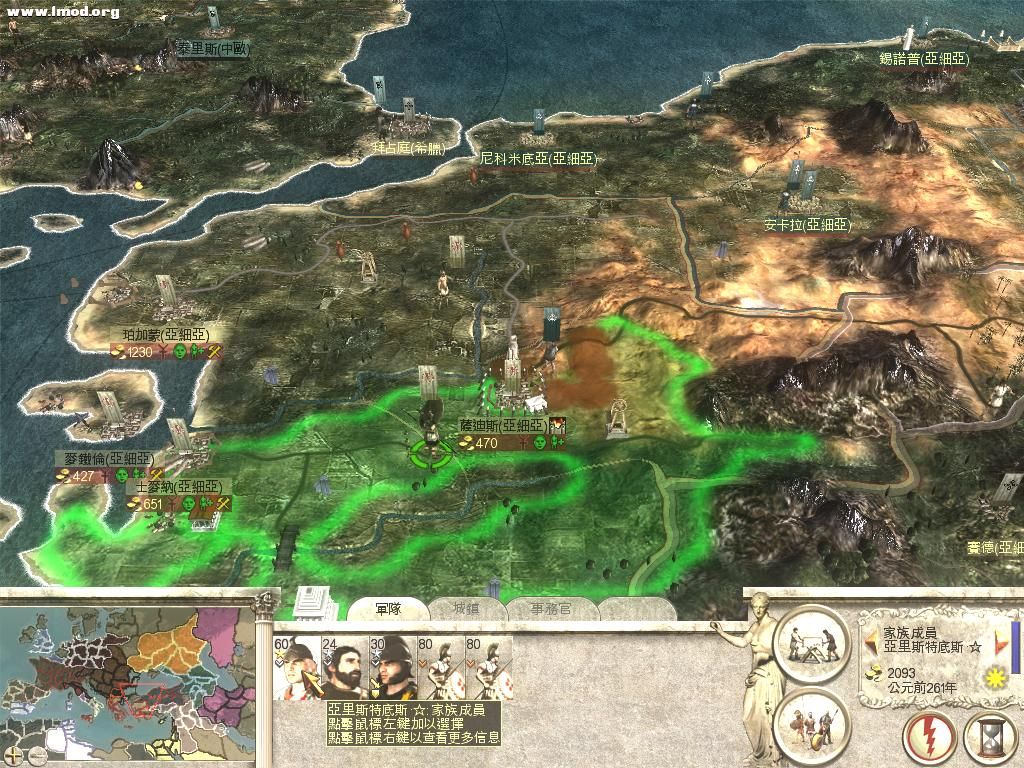Image resolution: width=1024 pixels, height=768 pixels.
Task: Switch to the 軍隊 army tab
Action: 388,609
